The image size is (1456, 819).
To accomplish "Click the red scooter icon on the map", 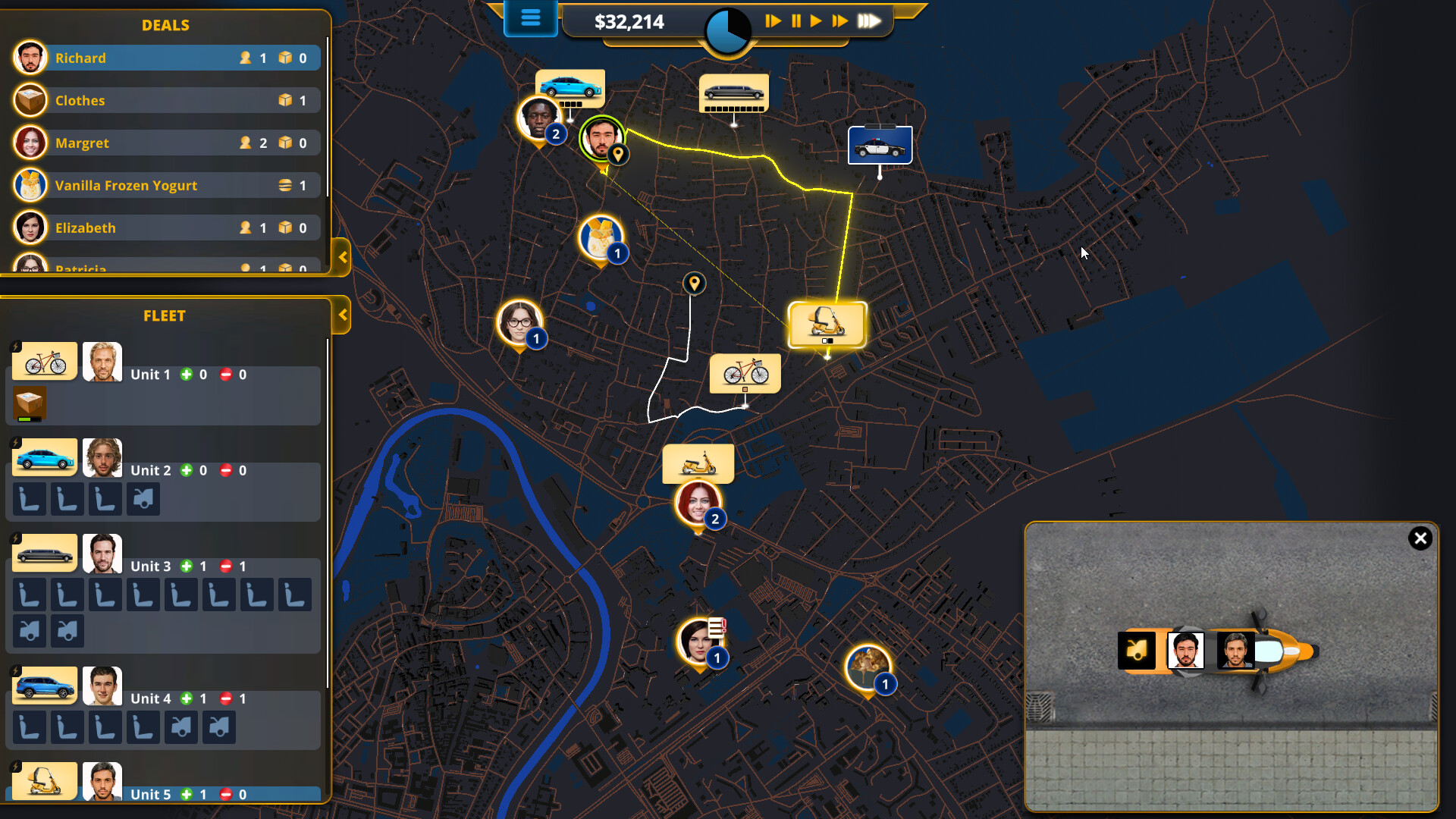I will [698, 463].
